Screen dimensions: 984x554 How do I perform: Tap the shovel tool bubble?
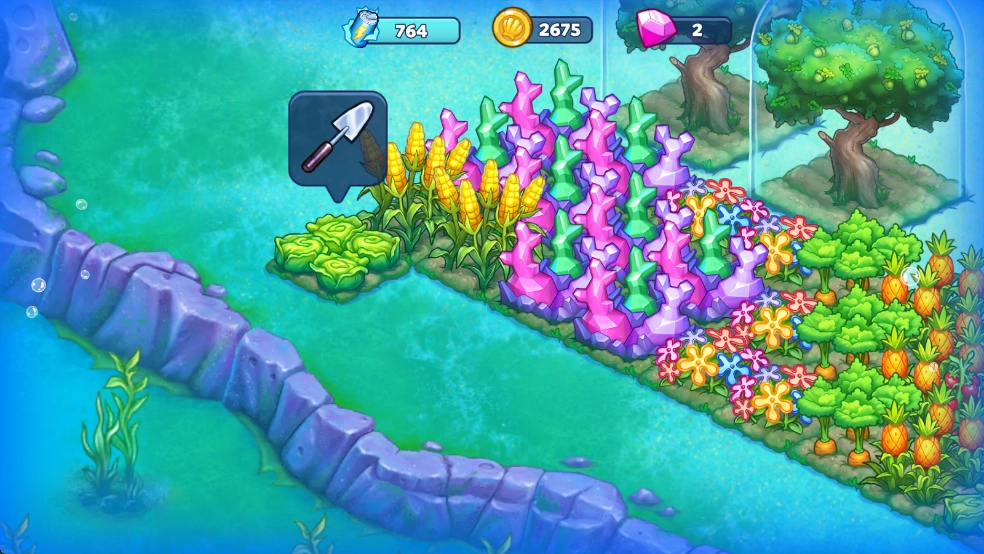[x=337, y=139]
